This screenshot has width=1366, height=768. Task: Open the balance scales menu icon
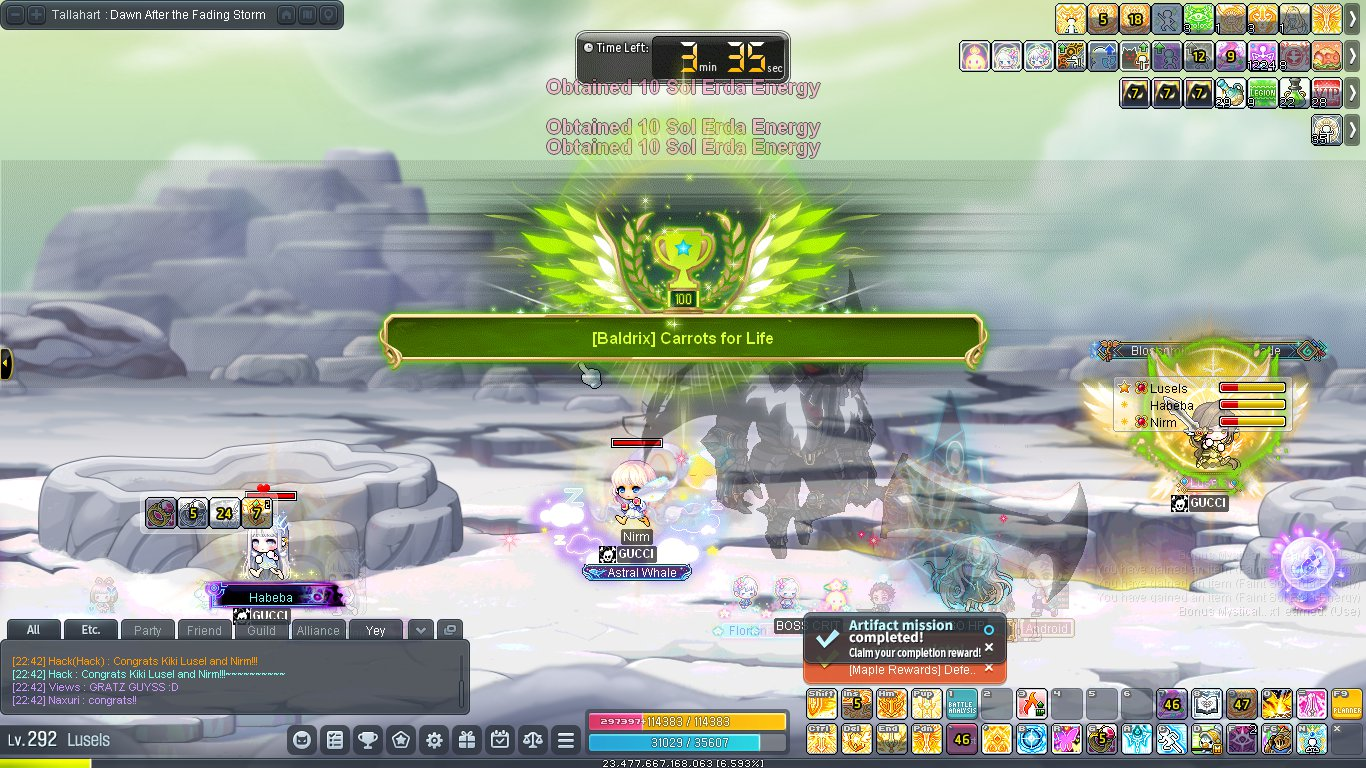click(x=533, y=741)
